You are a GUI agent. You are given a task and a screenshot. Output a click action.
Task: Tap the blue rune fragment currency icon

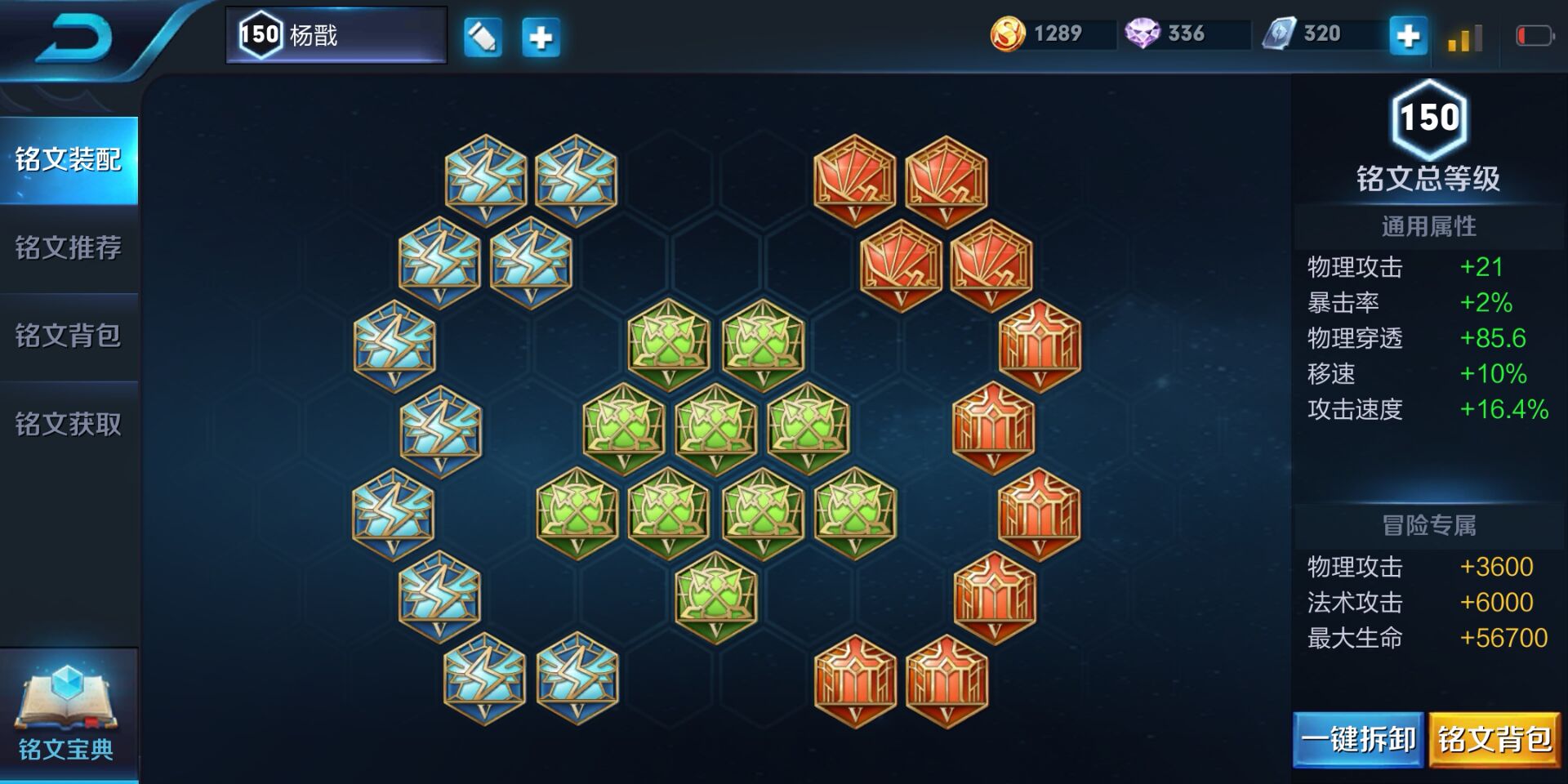coord(1279,34)
